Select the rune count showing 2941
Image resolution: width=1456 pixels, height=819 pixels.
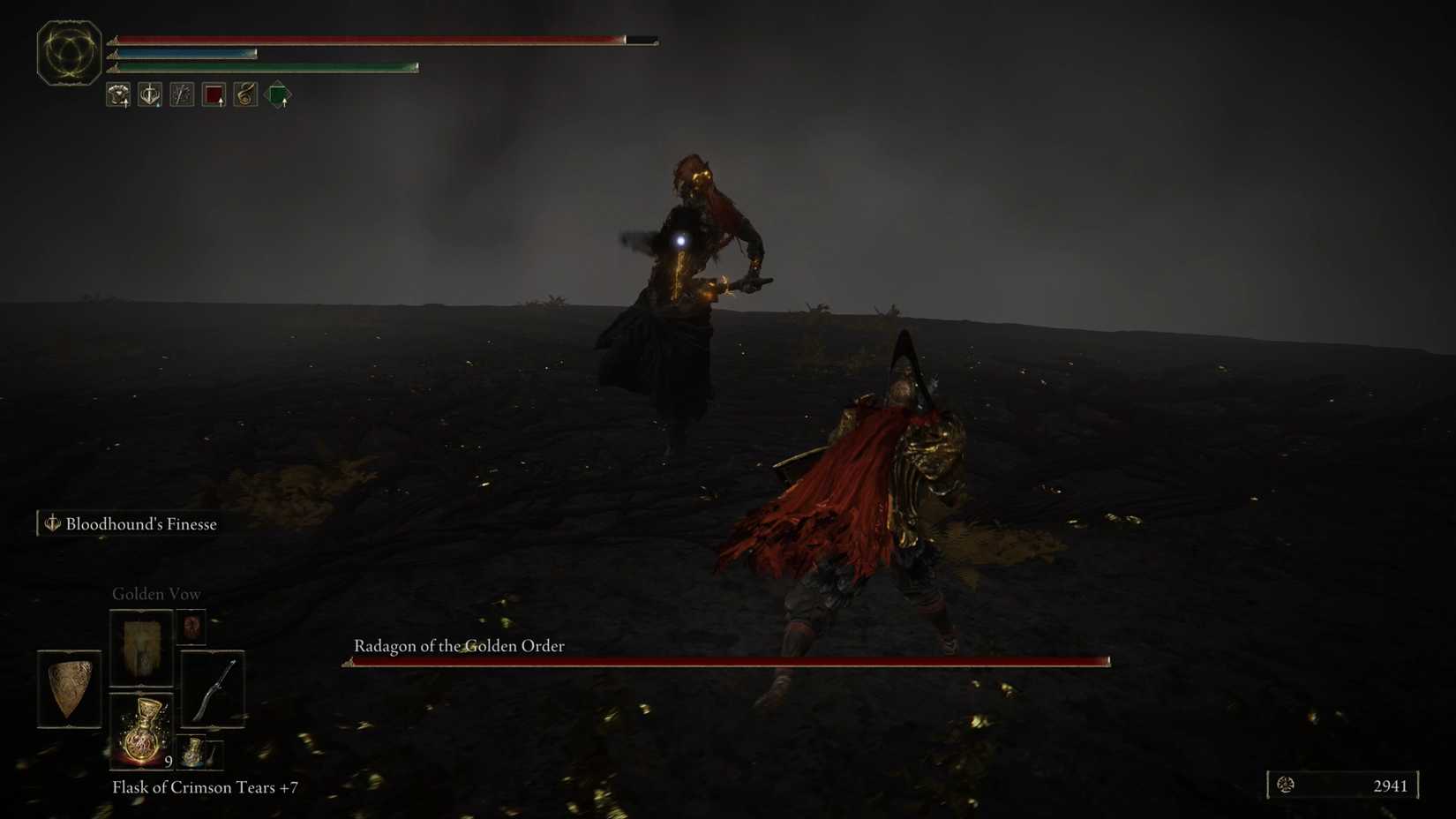(1392, 785)
